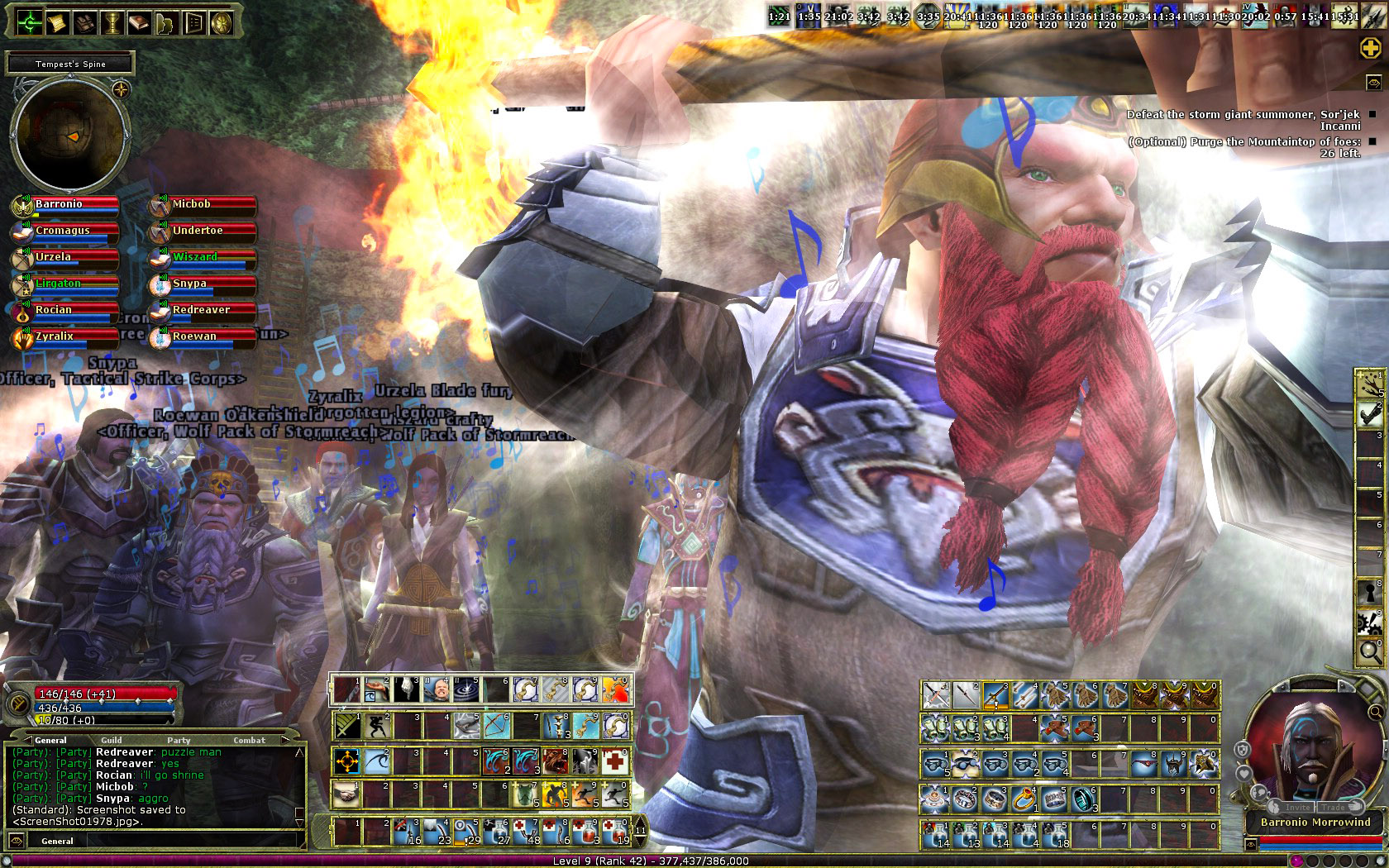The height and width of the screenshot is (868, 1389).
Task: Open the golden chalice menu icon
Action: (112, 22)
